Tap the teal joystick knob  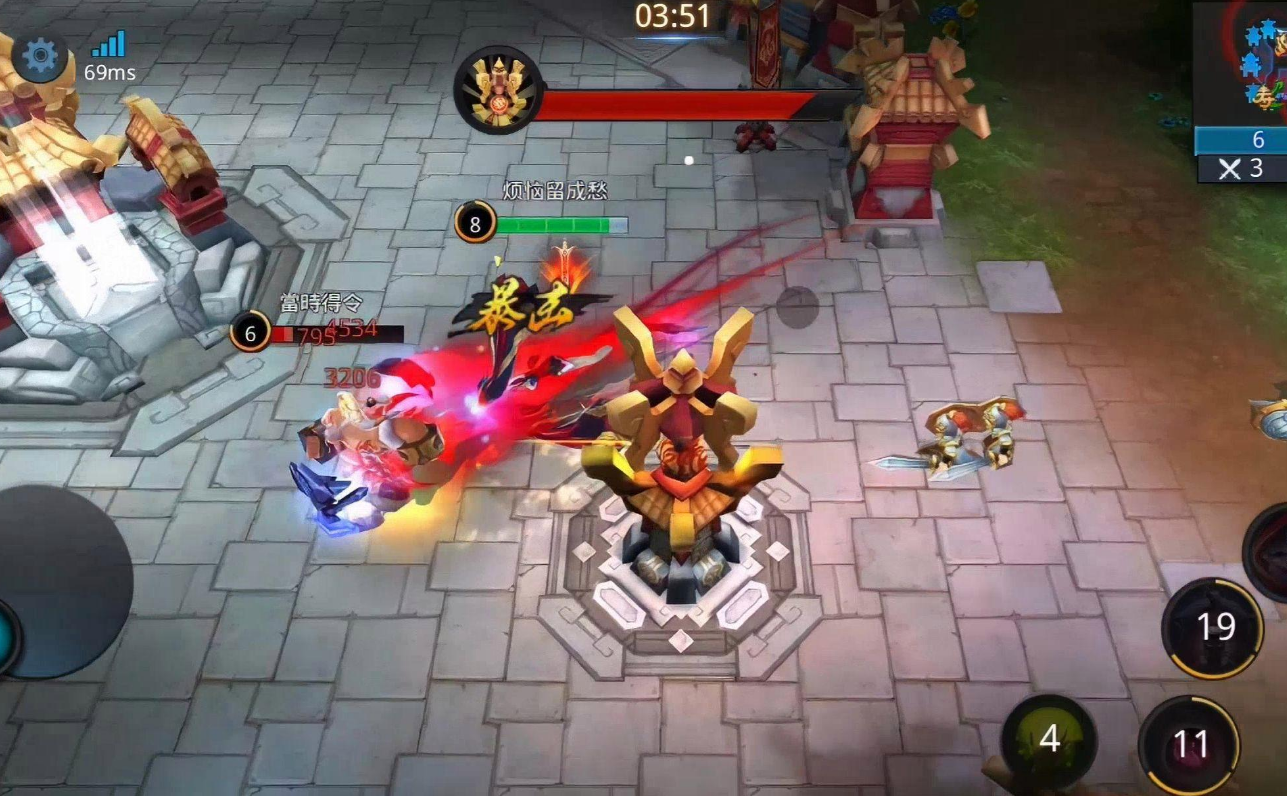coord(7,637)
